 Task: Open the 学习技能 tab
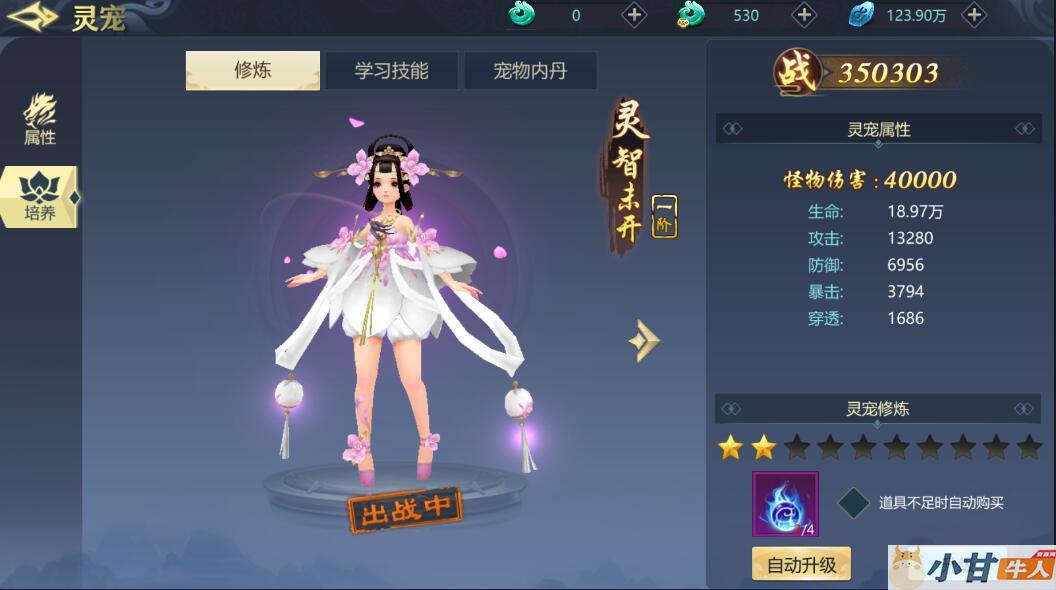[x=391, y=71]
